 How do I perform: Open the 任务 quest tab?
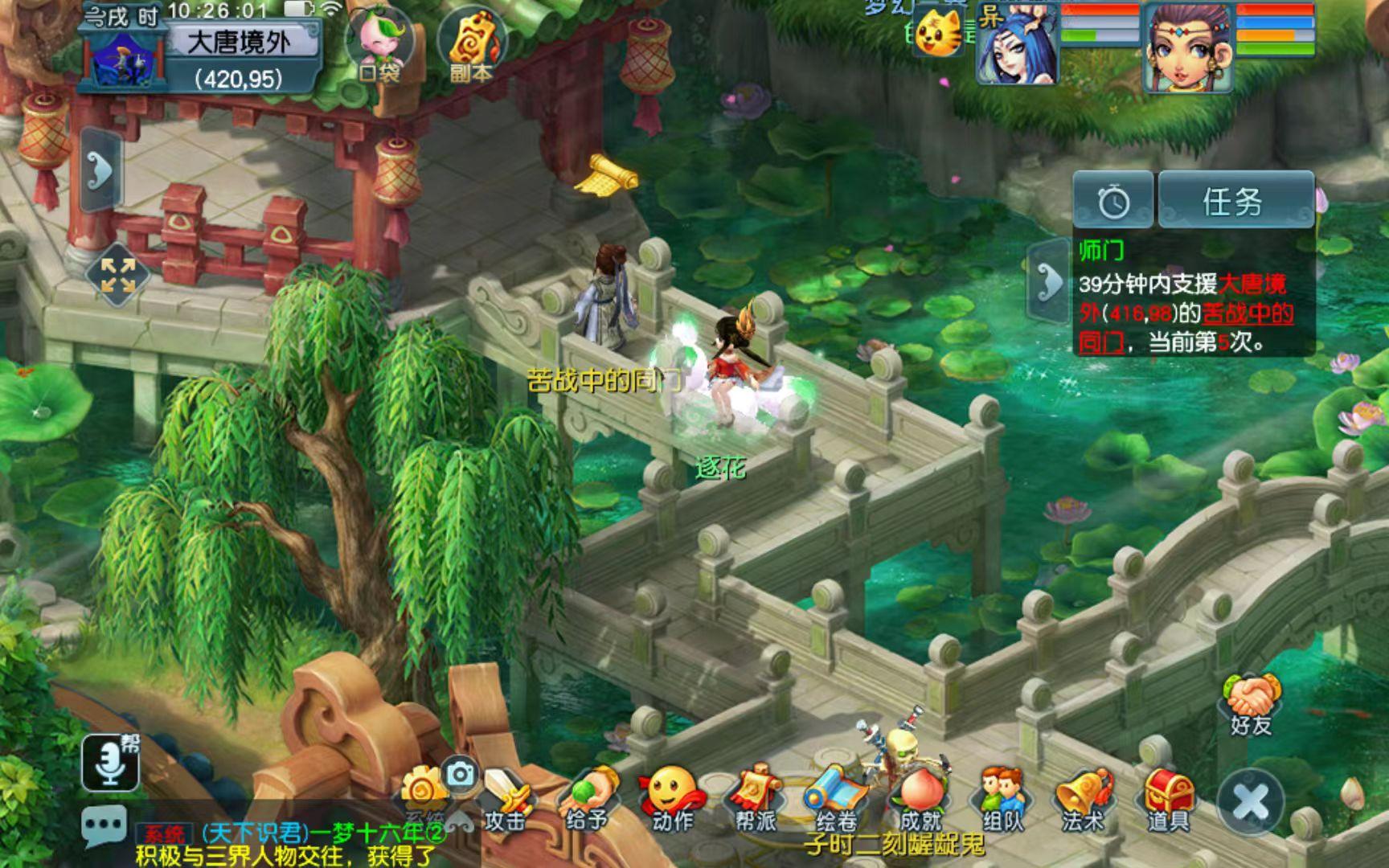click(x=1235, y=200)
